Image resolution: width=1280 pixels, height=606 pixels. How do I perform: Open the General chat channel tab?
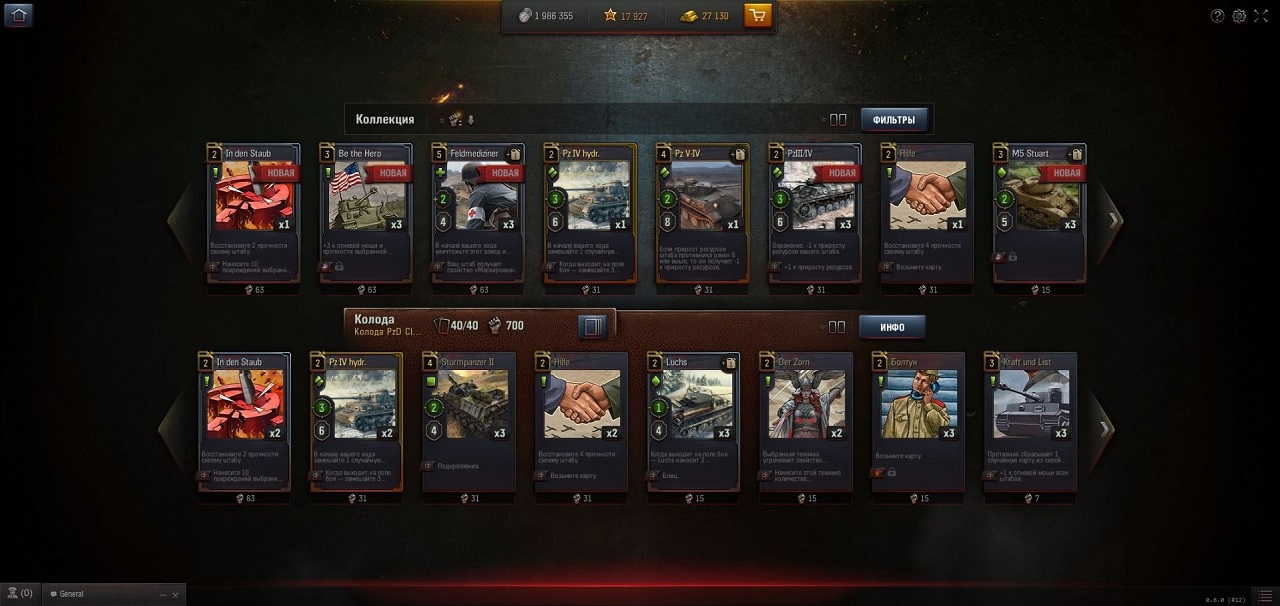pyautogui.click(x=100, y=594)
